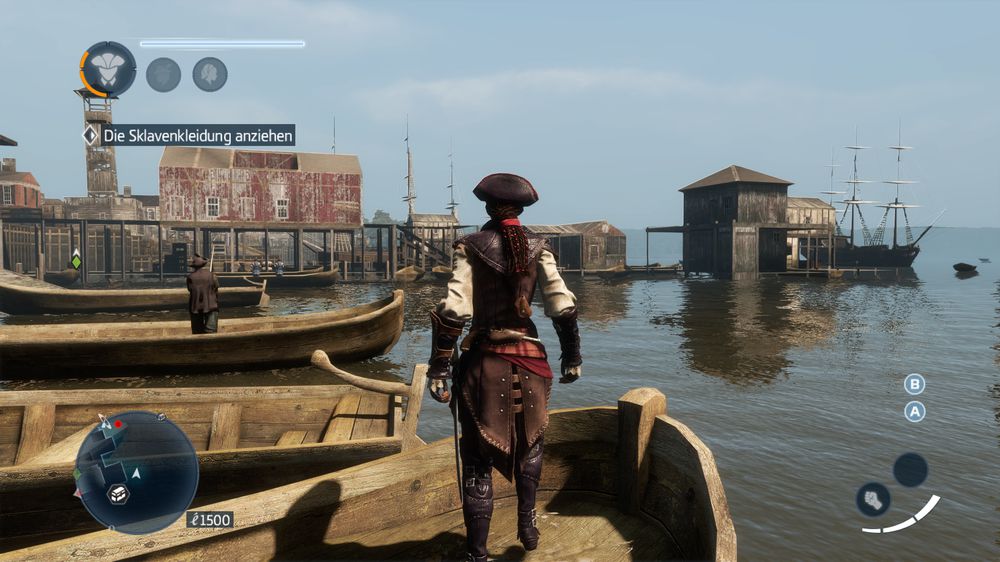The image size is (1000, 562).
Task: Open the circular minimap
Action: 137,472
